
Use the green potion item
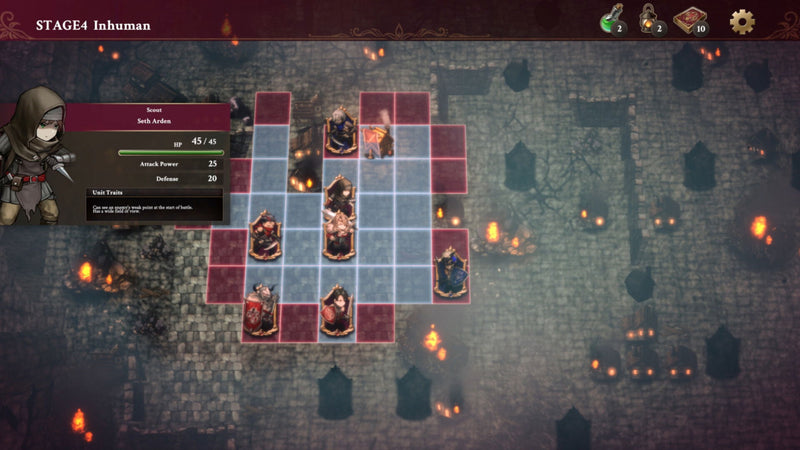tap(607, 20)
